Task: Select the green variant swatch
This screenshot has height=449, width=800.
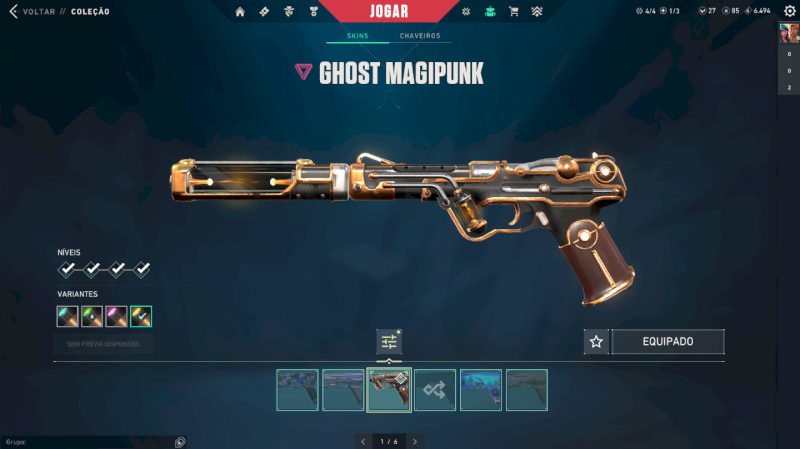Action: (x=92, y=317)
